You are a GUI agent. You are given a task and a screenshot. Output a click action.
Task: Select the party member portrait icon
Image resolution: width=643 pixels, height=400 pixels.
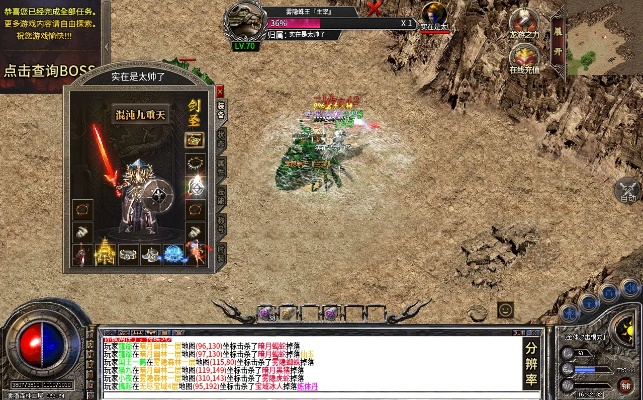[433, 15]
